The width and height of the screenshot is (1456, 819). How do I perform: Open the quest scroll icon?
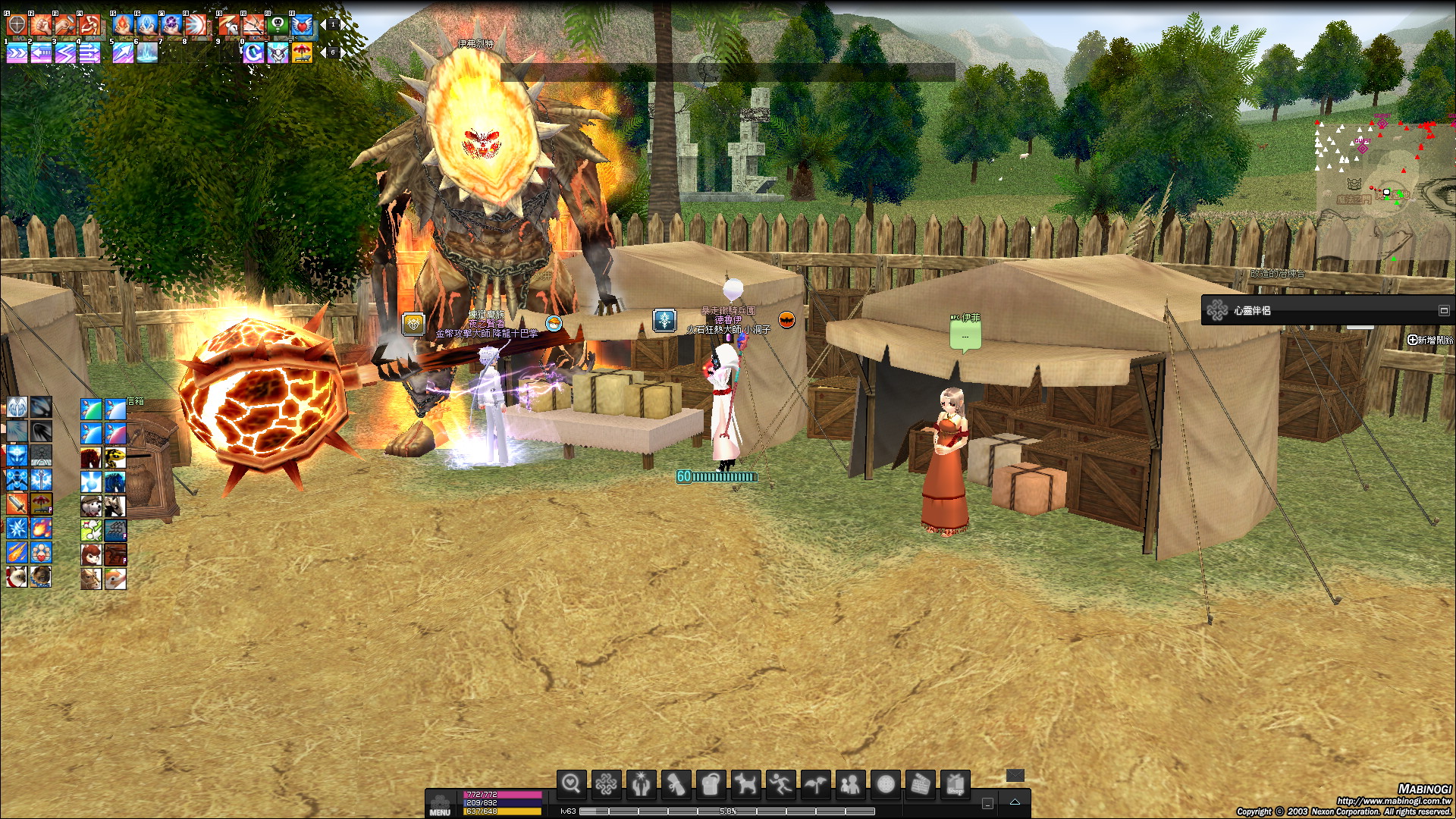coord(676,784)
